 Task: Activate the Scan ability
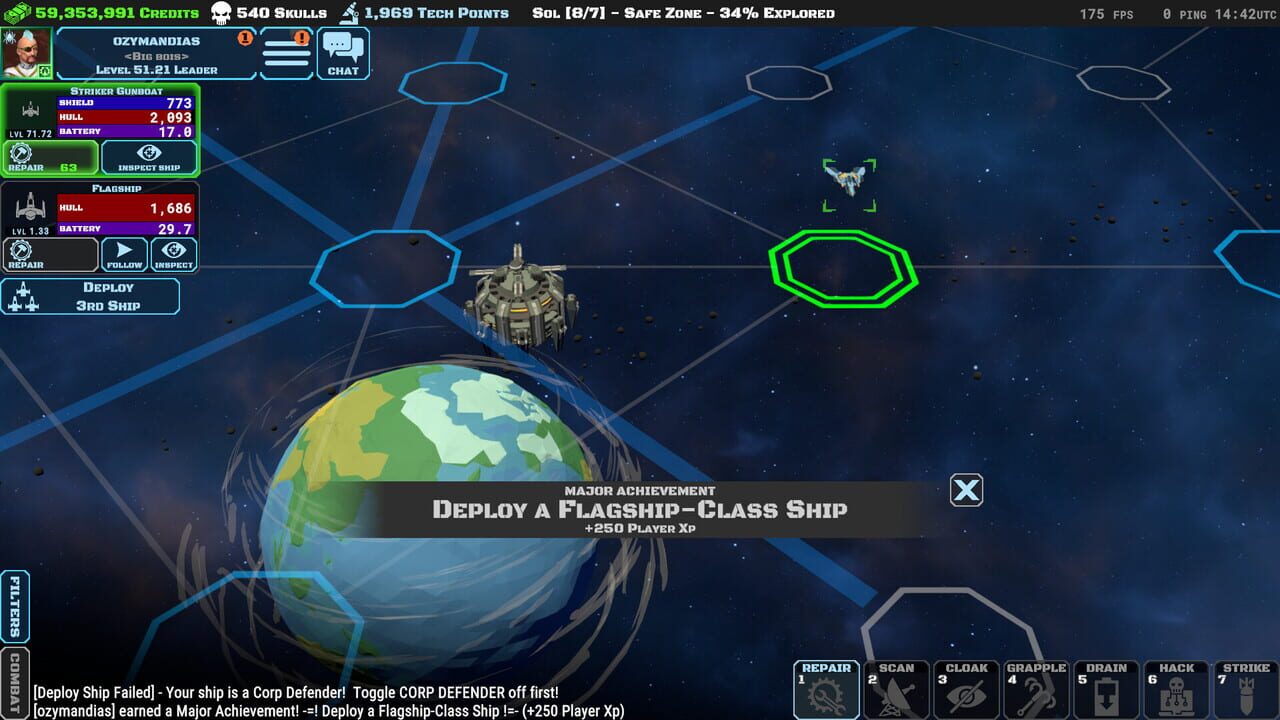click(896, 688)
